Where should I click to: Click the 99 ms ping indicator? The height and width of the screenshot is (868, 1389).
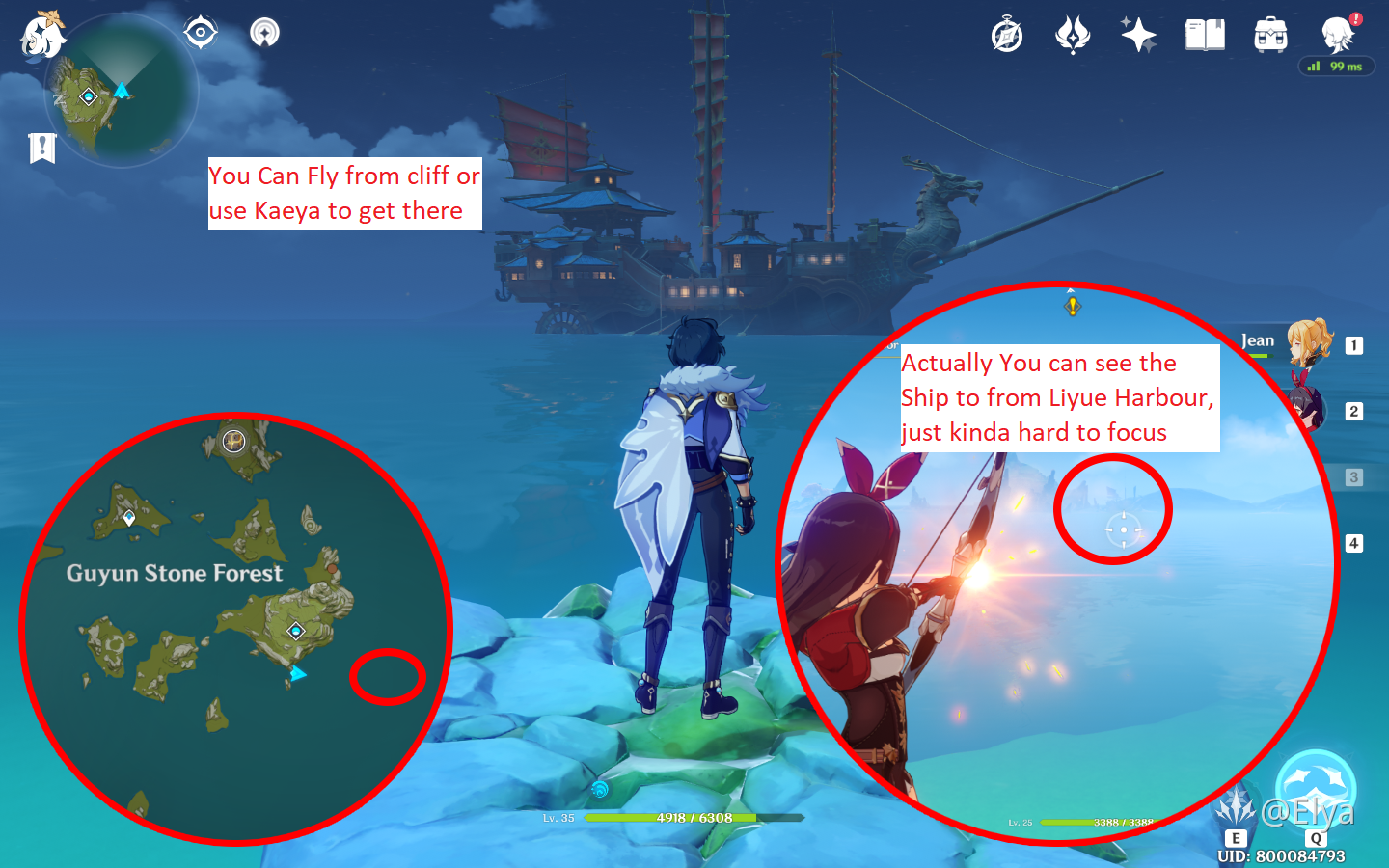pyautogui.click(x=1336, y=67)
